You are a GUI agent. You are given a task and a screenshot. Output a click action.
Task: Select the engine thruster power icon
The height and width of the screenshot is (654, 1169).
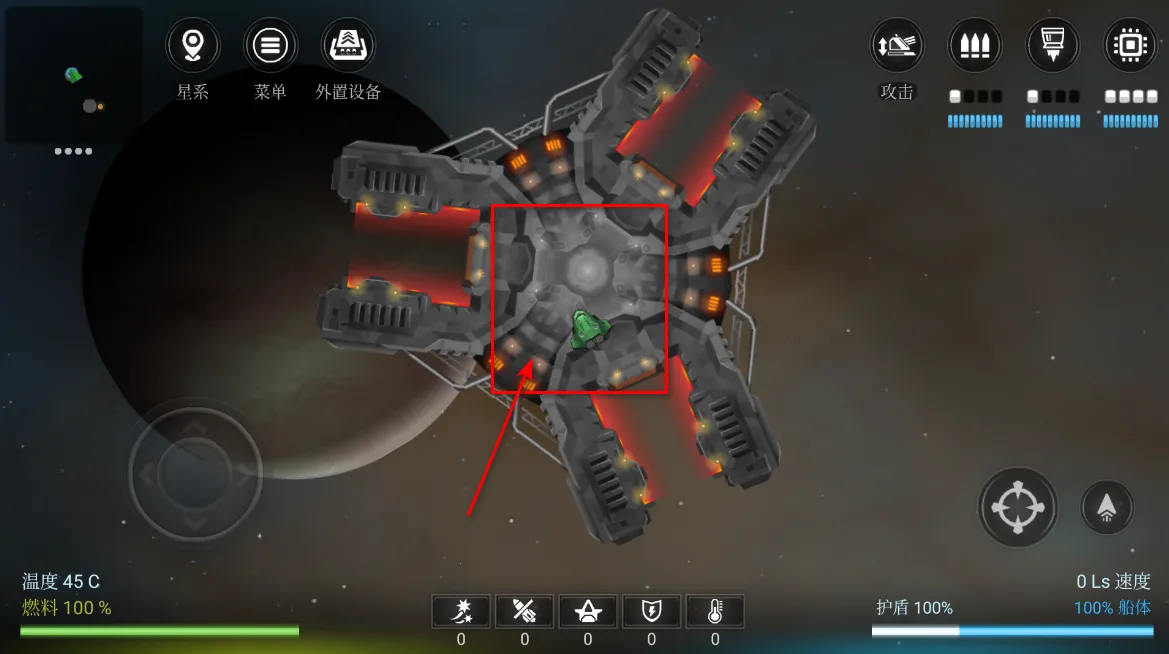pyautogui.click(x=1053, y=46)
